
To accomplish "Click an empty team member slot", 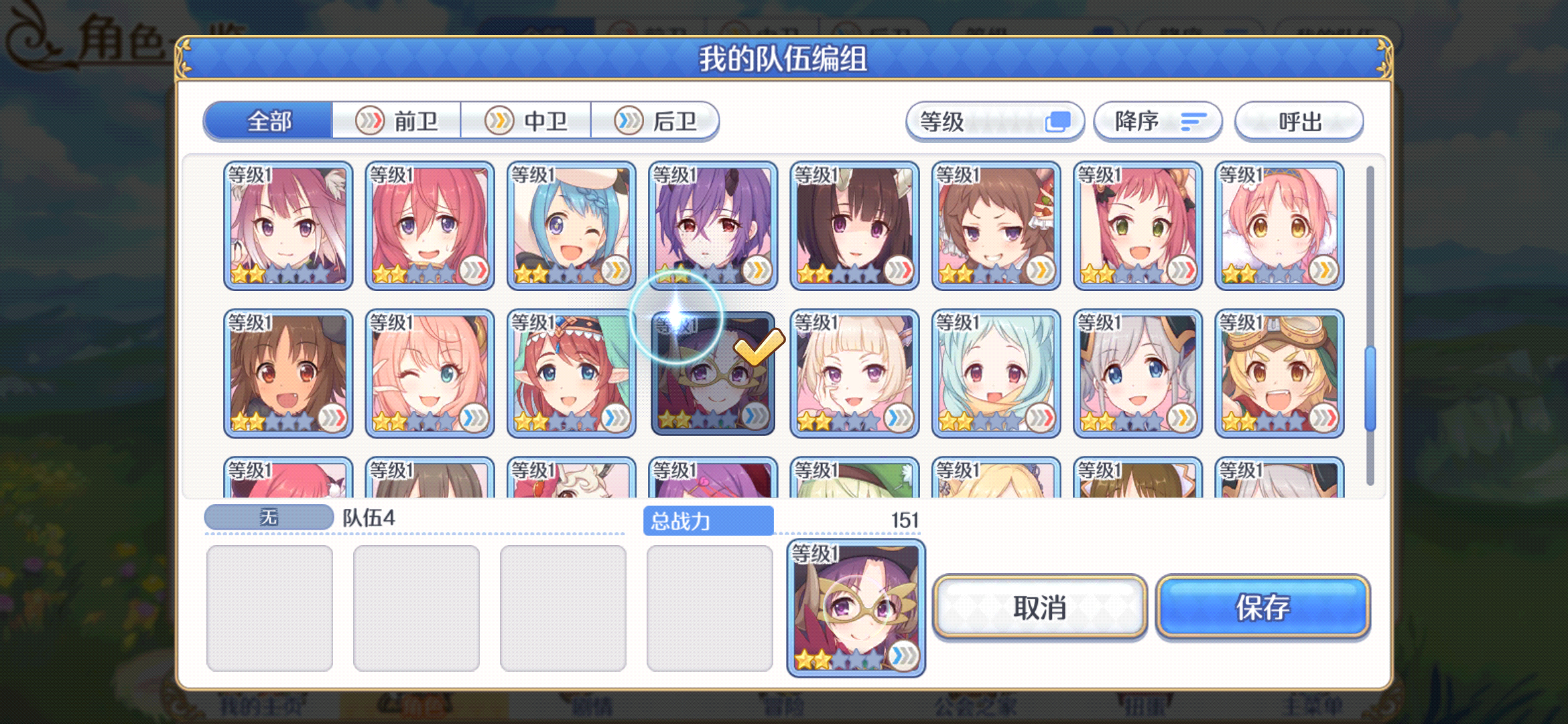I will point(269,607).
